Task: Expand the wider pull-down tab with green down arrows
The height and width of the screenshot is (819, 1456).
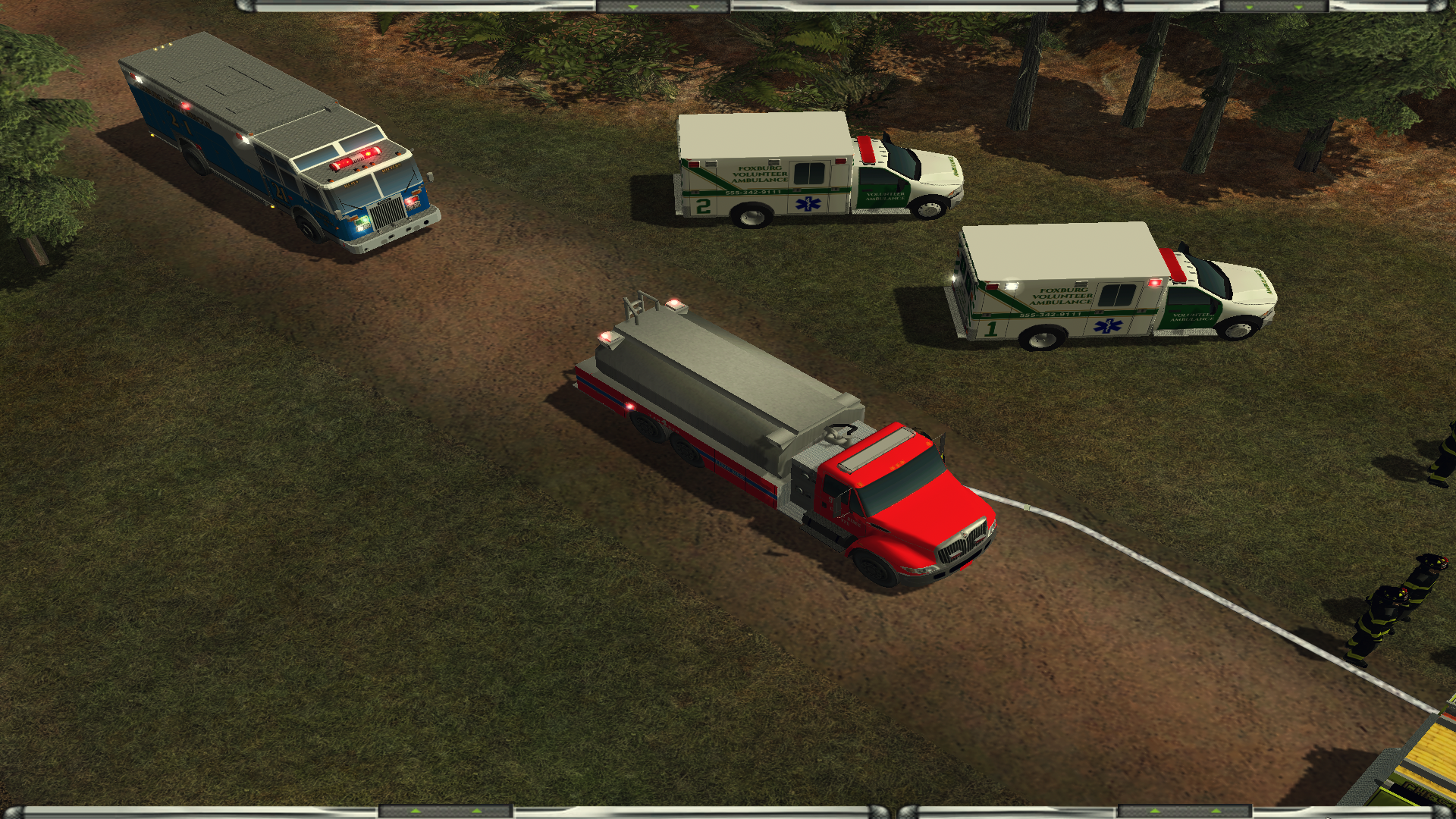Action: pyautogui.click(x=664, y=6)
